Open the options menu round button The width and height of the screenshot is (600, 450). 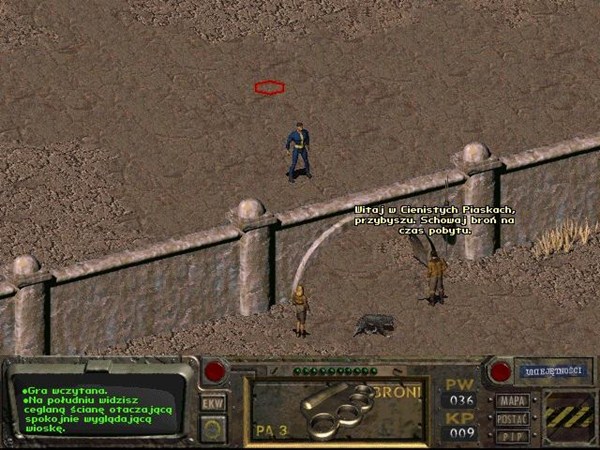[213, 428]
